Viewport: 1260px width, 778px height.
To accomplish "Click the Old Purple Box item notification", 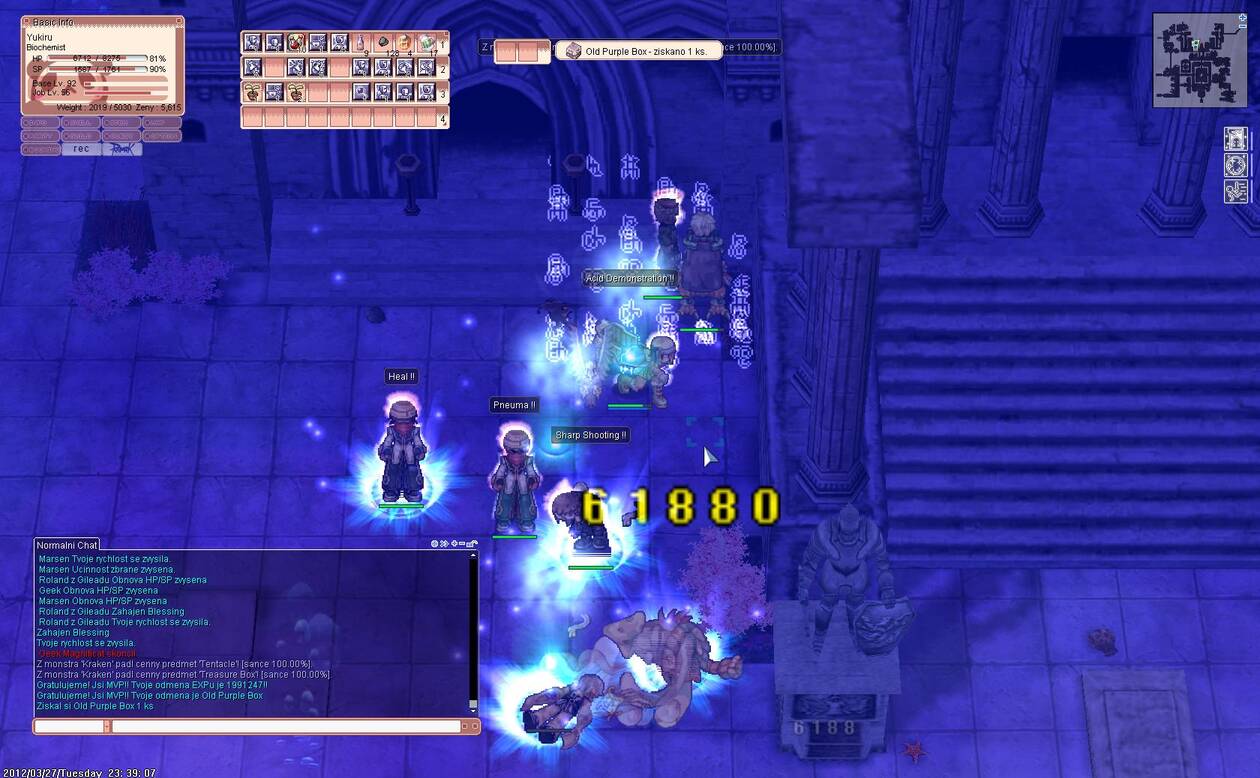I will coord(640,51).
